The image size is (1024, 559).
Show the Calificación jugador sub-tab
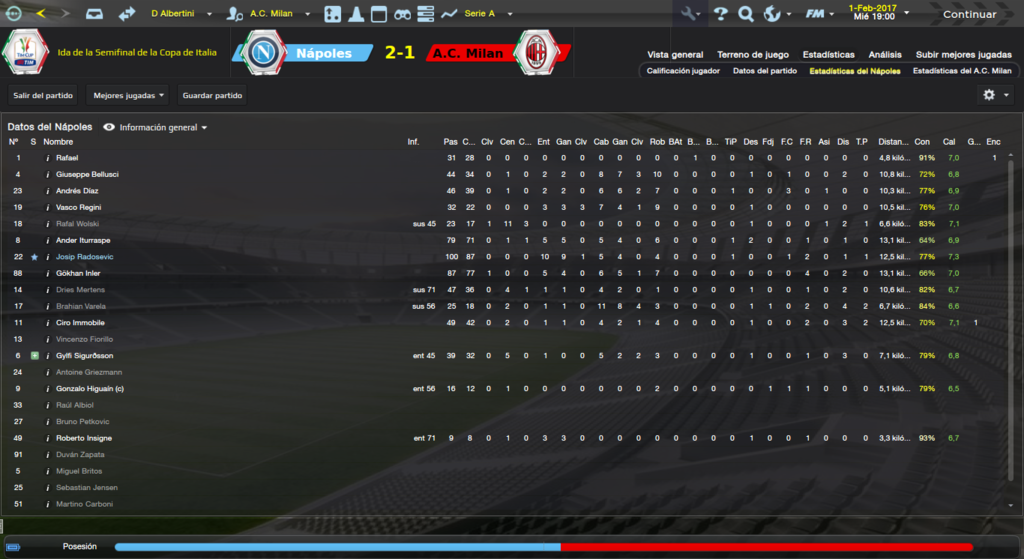[683, 71]
